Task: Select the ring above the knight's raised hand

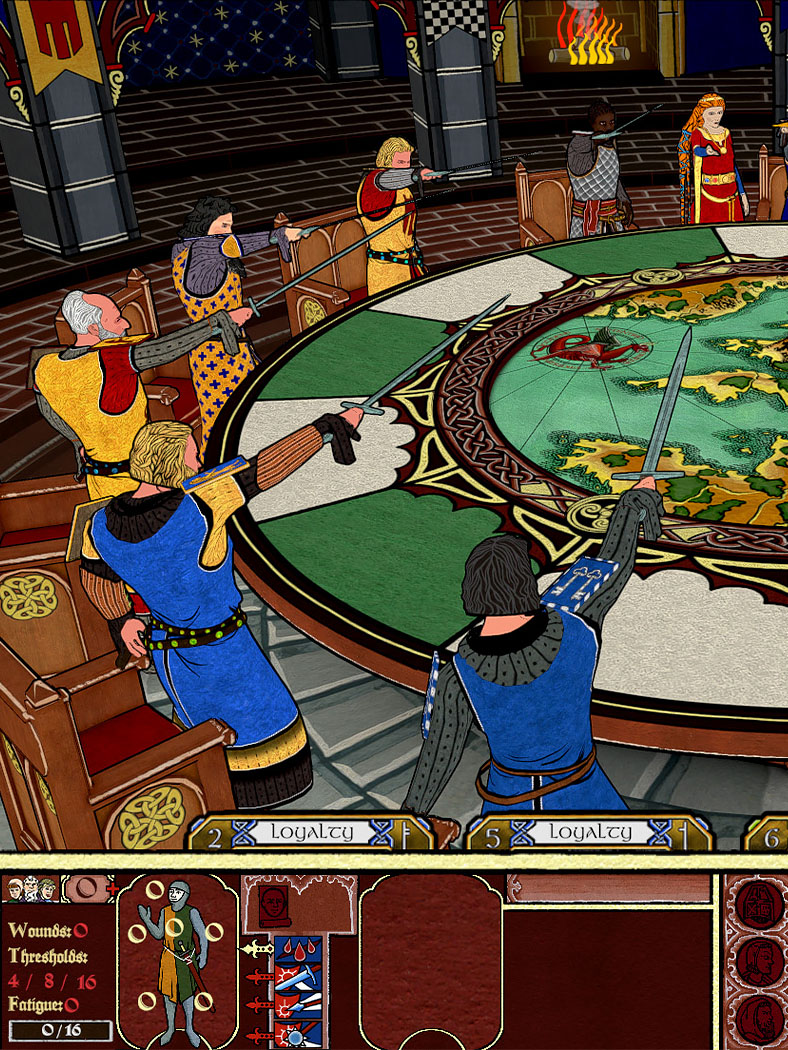Action: click(157, 889)
